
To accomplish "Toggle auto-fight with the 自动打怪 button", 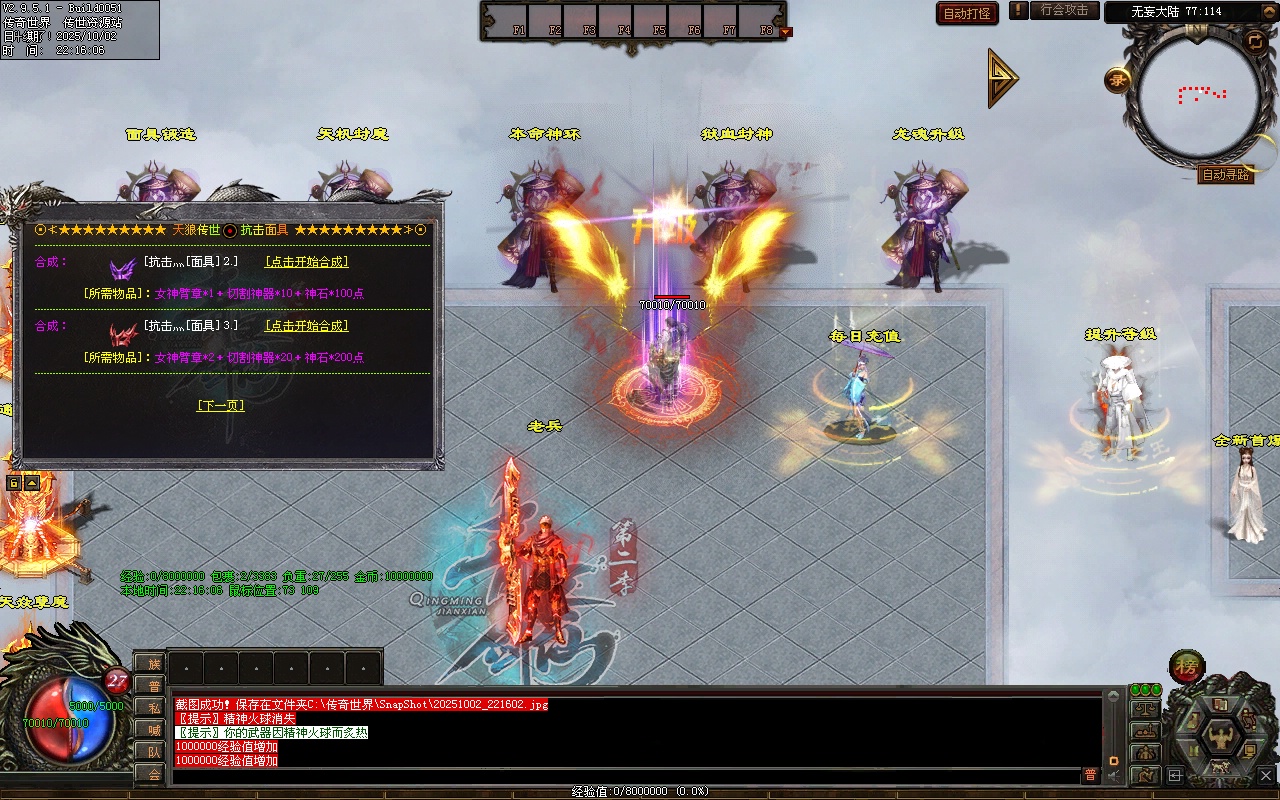I will (967, 13).
